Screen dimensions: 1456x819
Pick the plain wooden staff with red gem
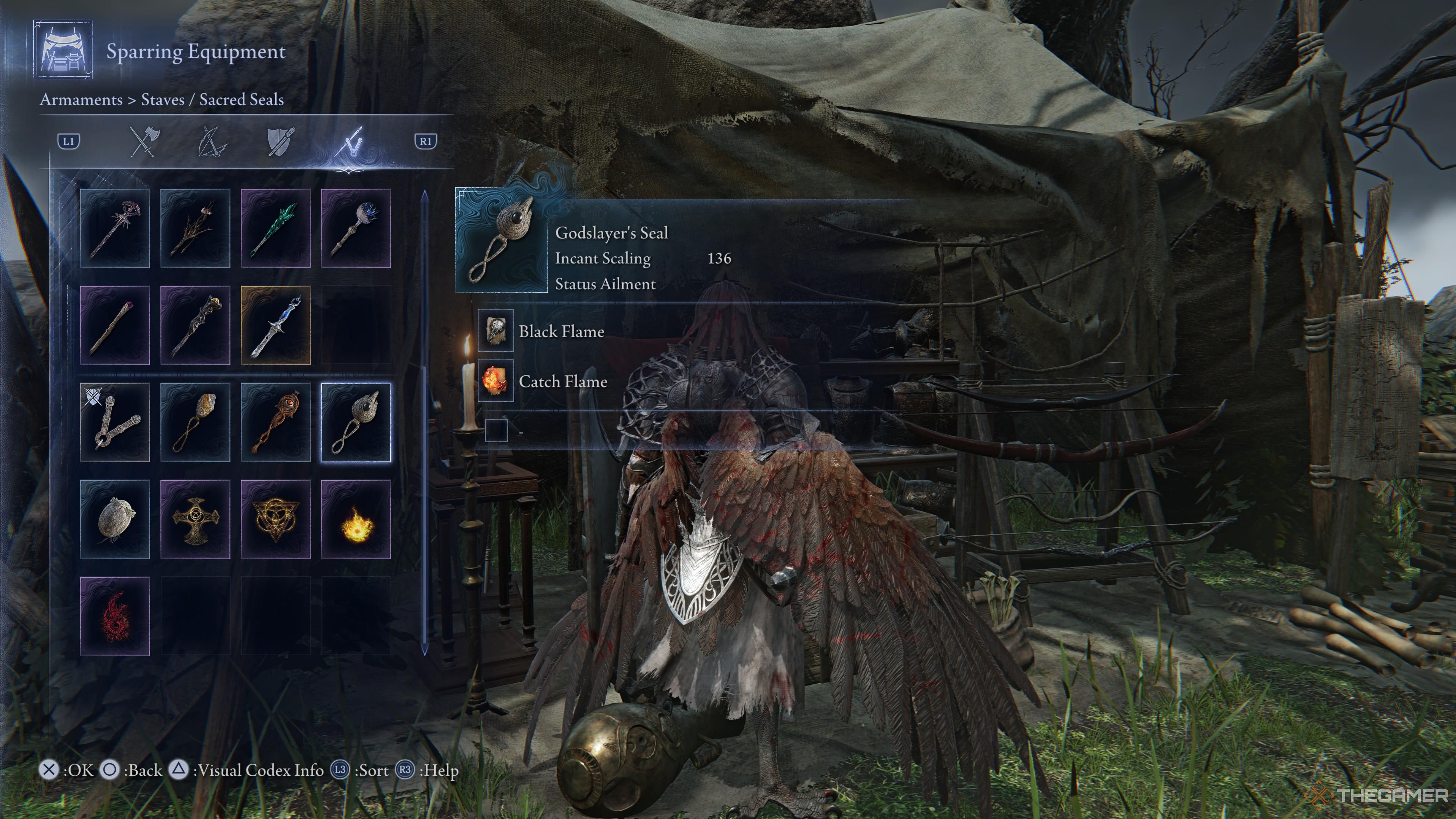[115, 325]
